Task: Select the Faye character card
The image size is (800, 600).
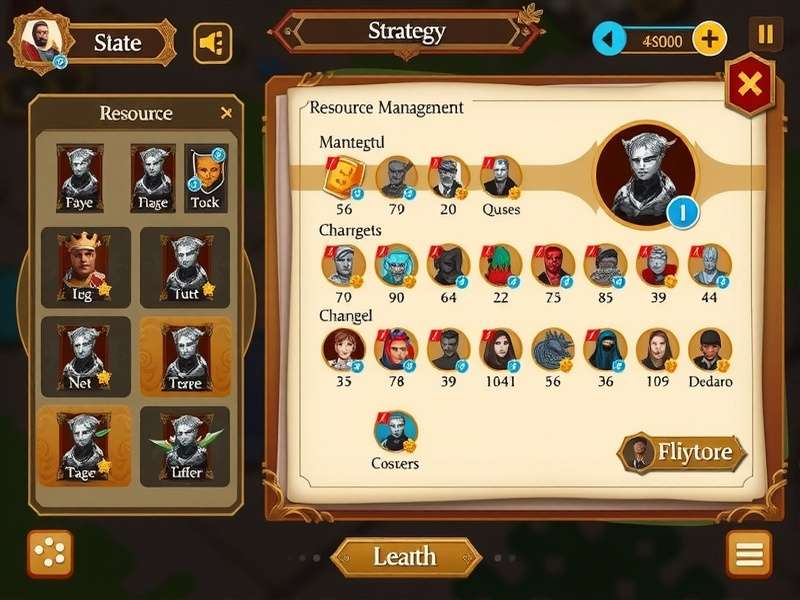Action: click(79, 177)
